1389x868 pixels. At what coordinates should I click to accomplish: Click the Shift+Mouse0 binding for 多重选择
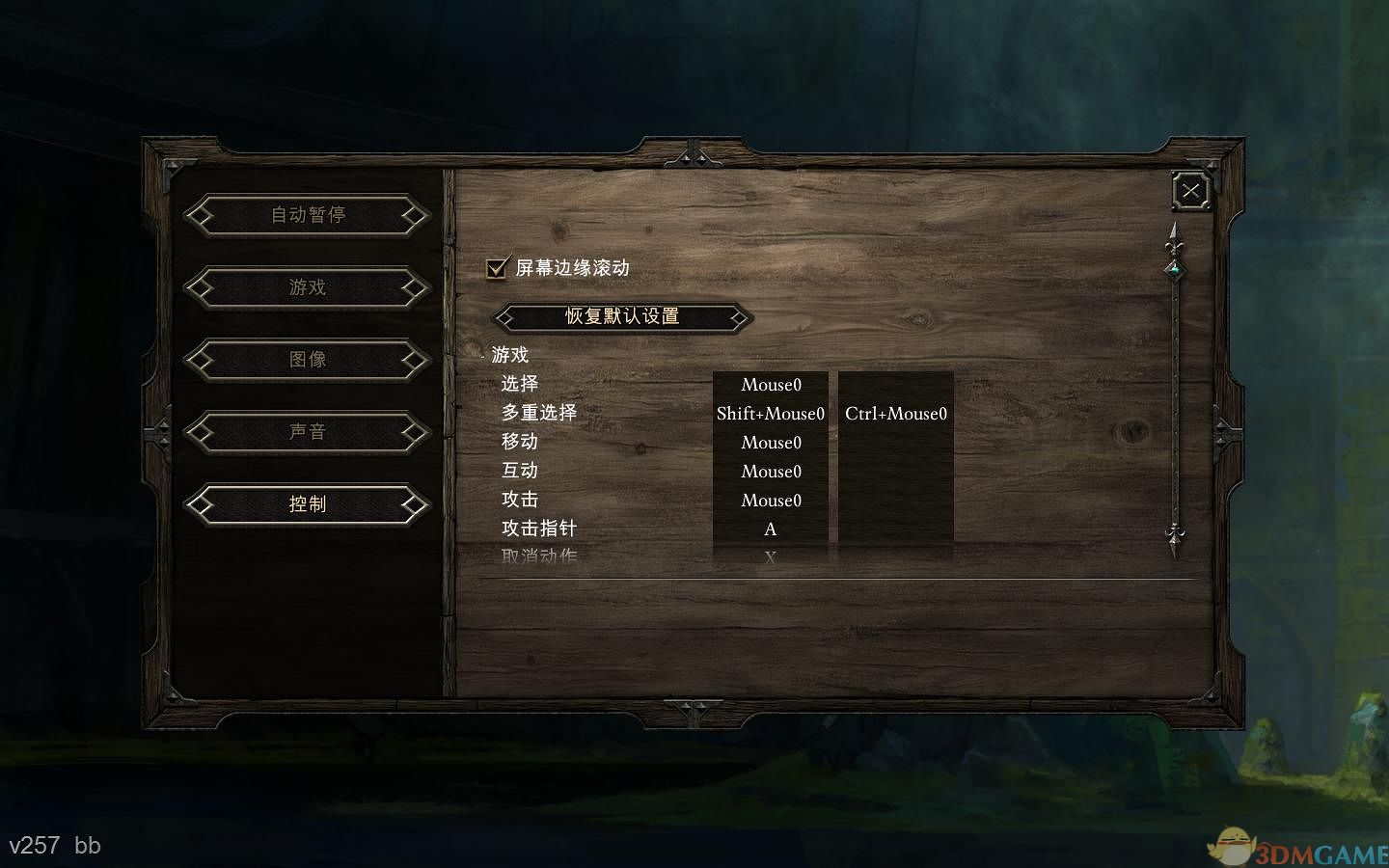[770, 413]
